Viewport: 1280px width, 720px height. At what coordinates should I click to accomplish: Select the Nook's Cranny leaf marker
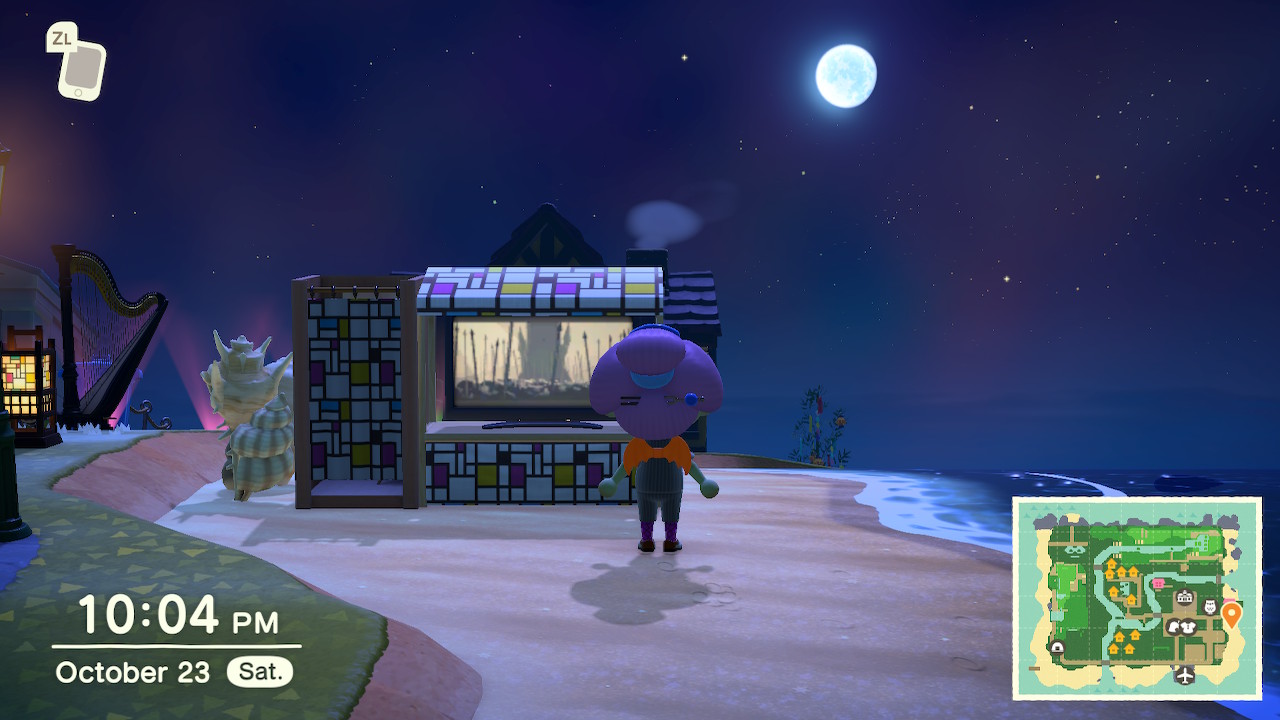[x=1174, y=627]
